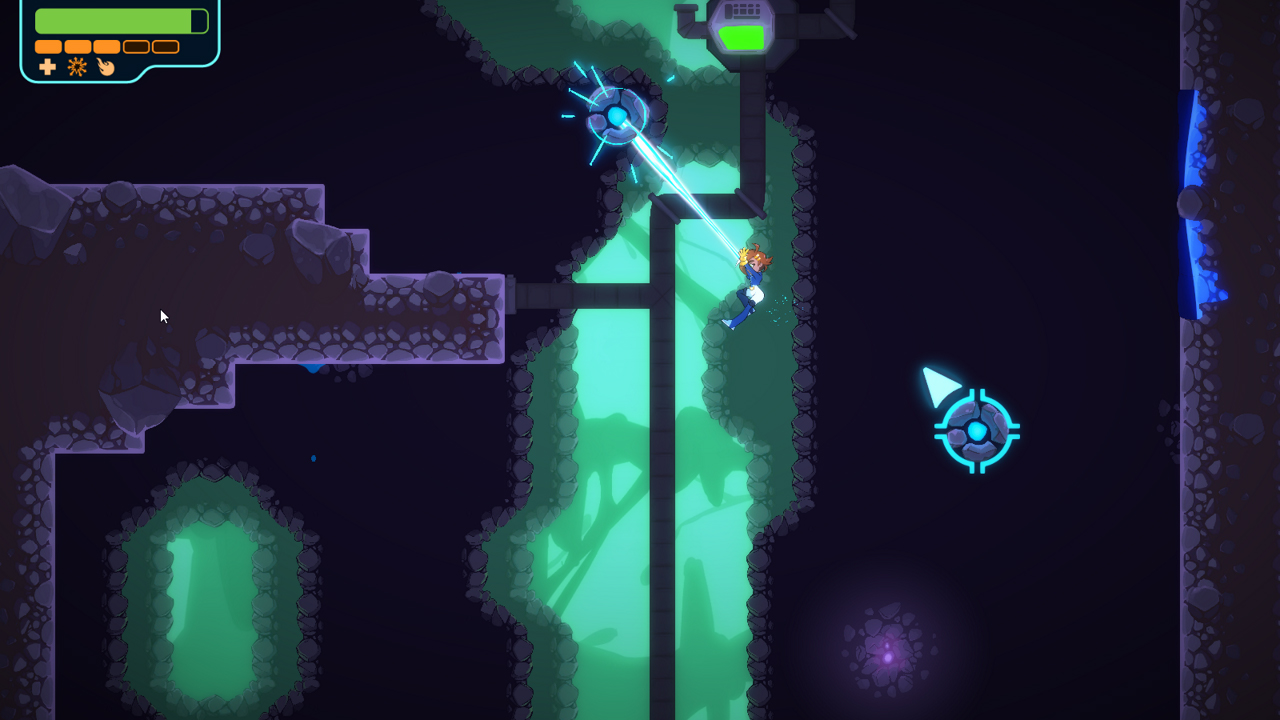Toggle the first filled orange energy cell

click(x=48, y=47)
